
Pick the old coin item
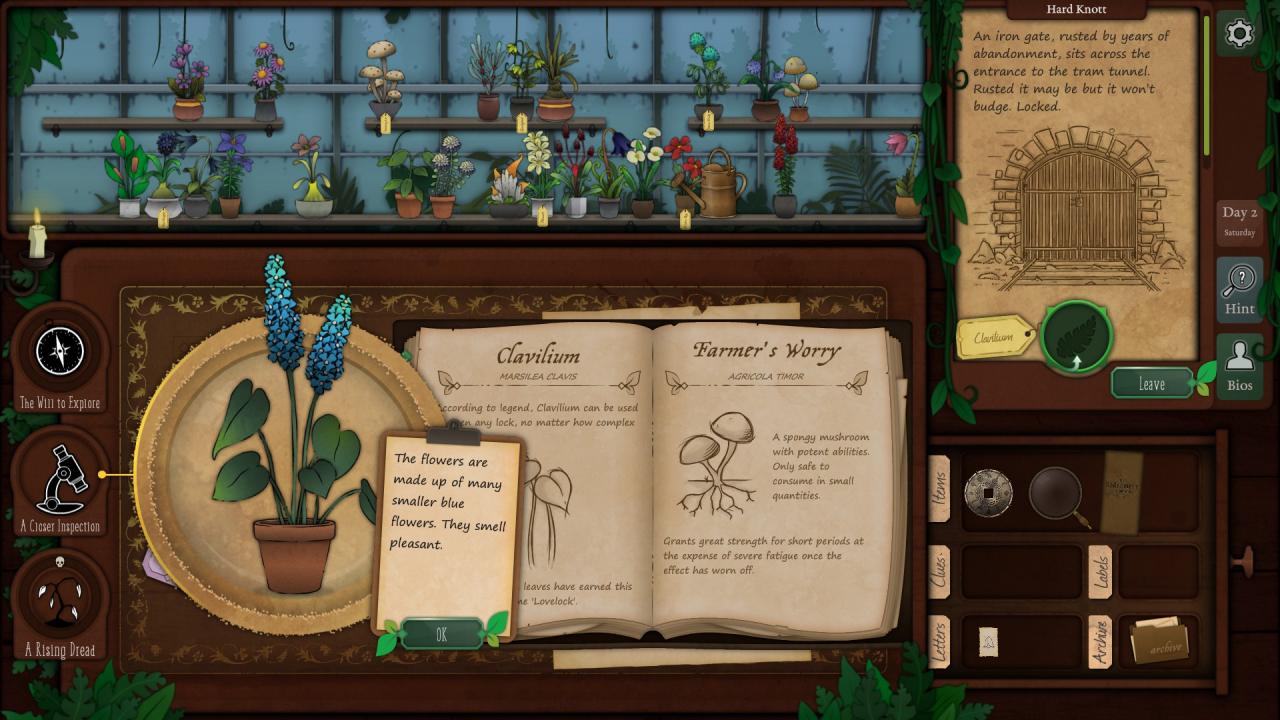(988, 493)
